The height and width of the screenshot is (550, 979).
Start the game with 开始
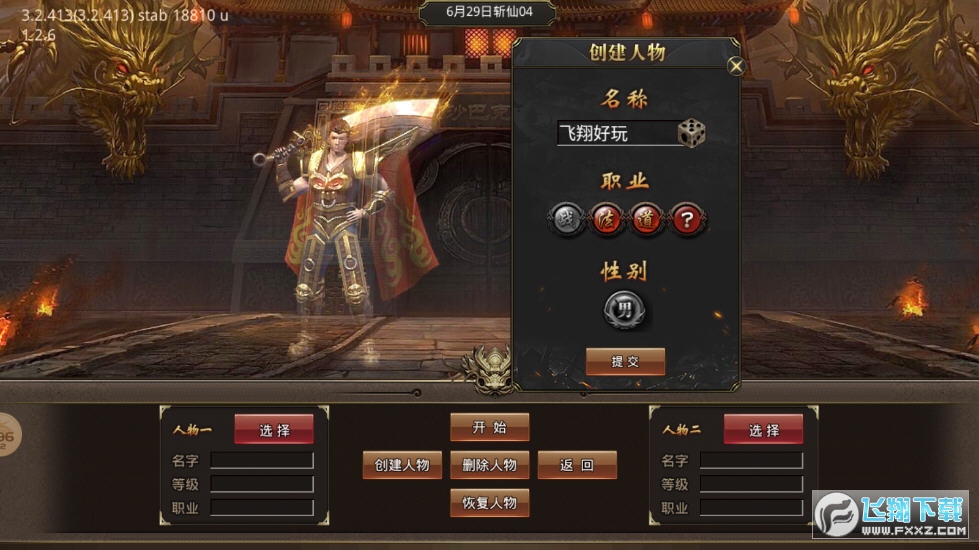coord(489,427)
